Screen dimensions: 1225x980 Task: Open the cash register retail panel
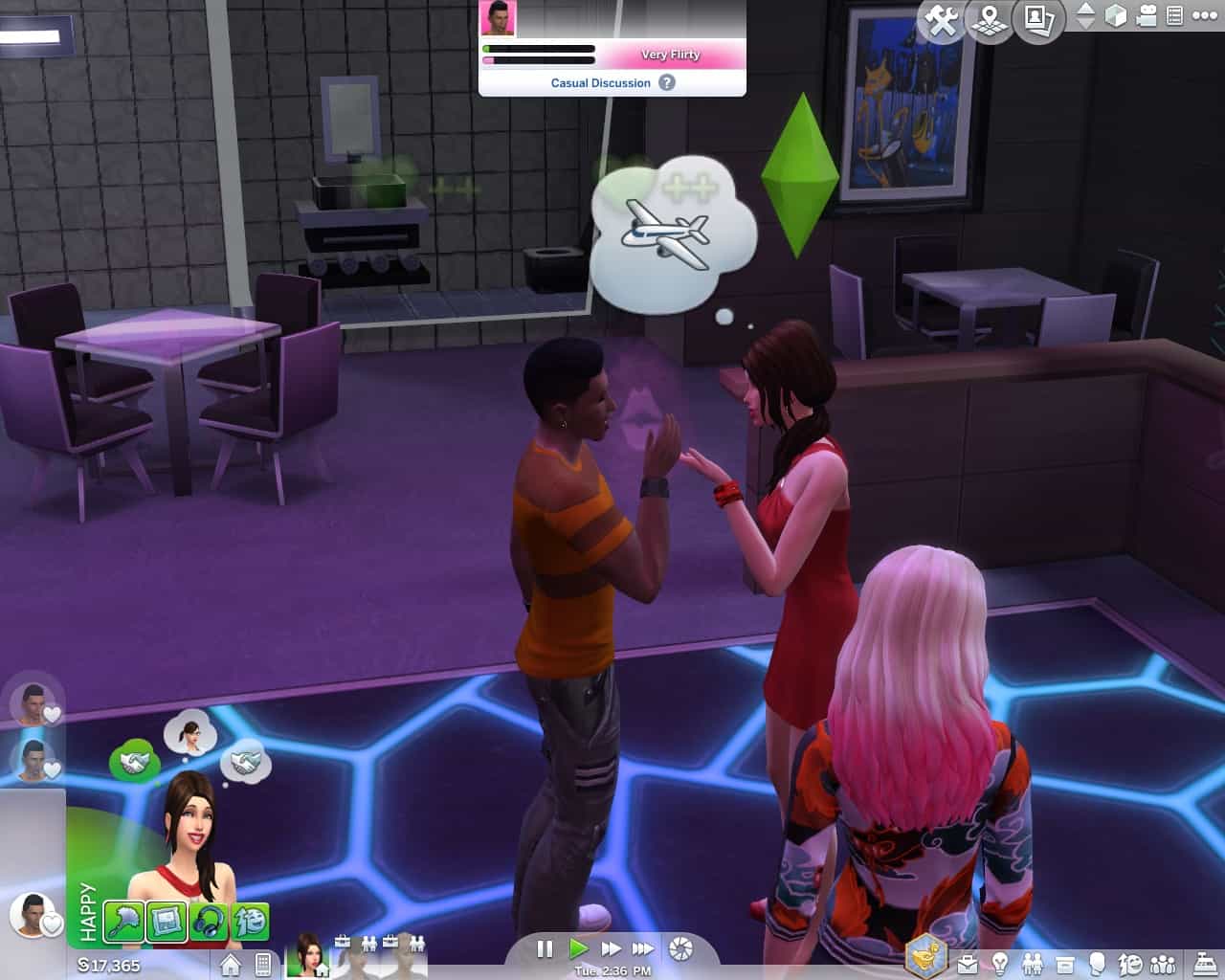[x=1205, y=963]
